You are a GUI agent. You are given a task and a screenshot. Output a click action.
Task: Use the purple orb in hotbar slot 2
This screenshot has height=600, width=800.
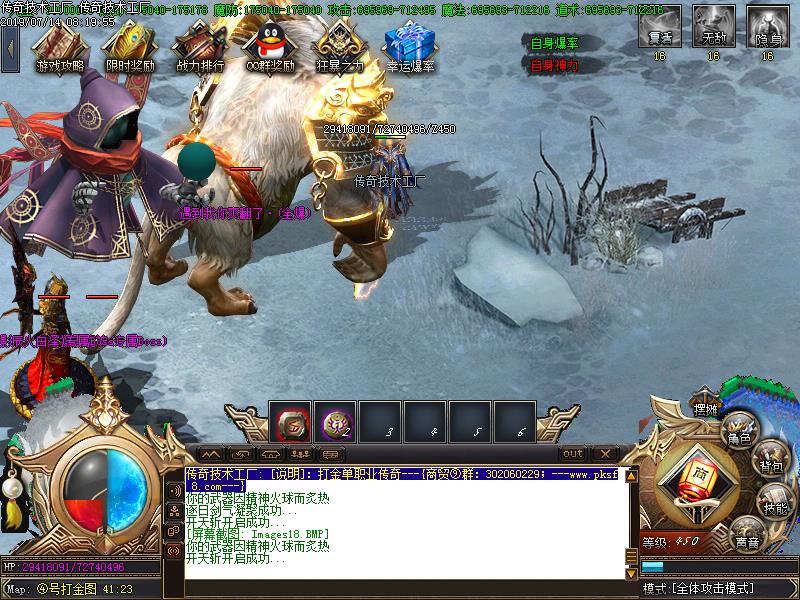pyautogui.click(x=336, y=424)
